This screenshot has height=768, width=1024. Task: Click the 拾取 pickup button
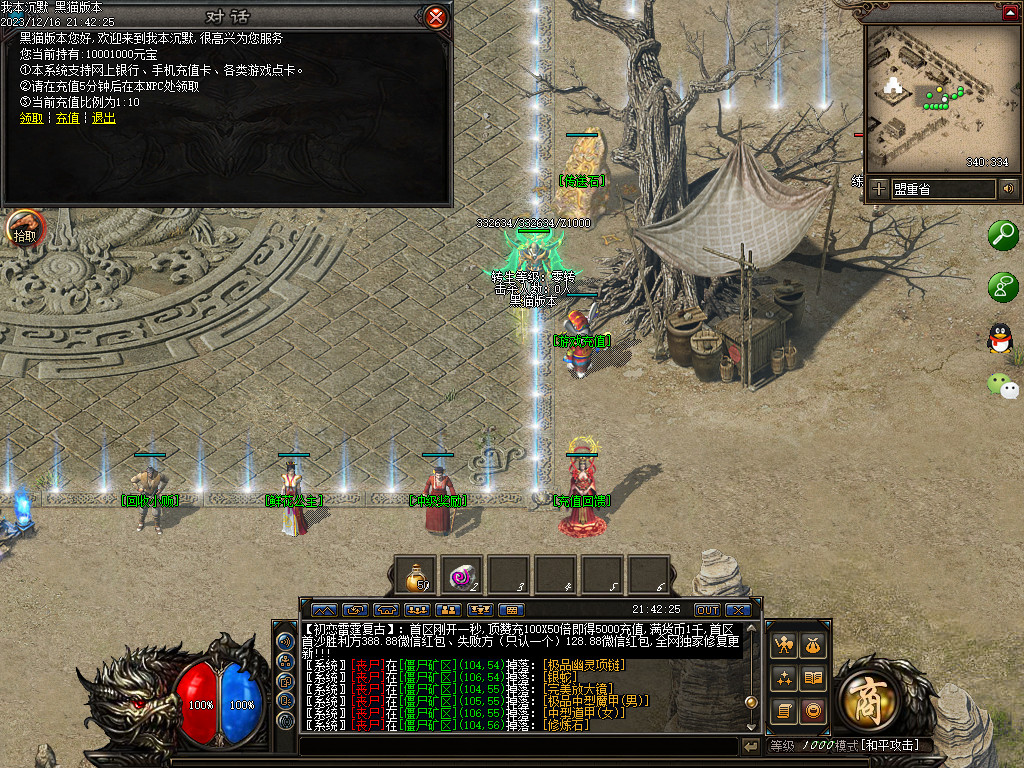25,229
